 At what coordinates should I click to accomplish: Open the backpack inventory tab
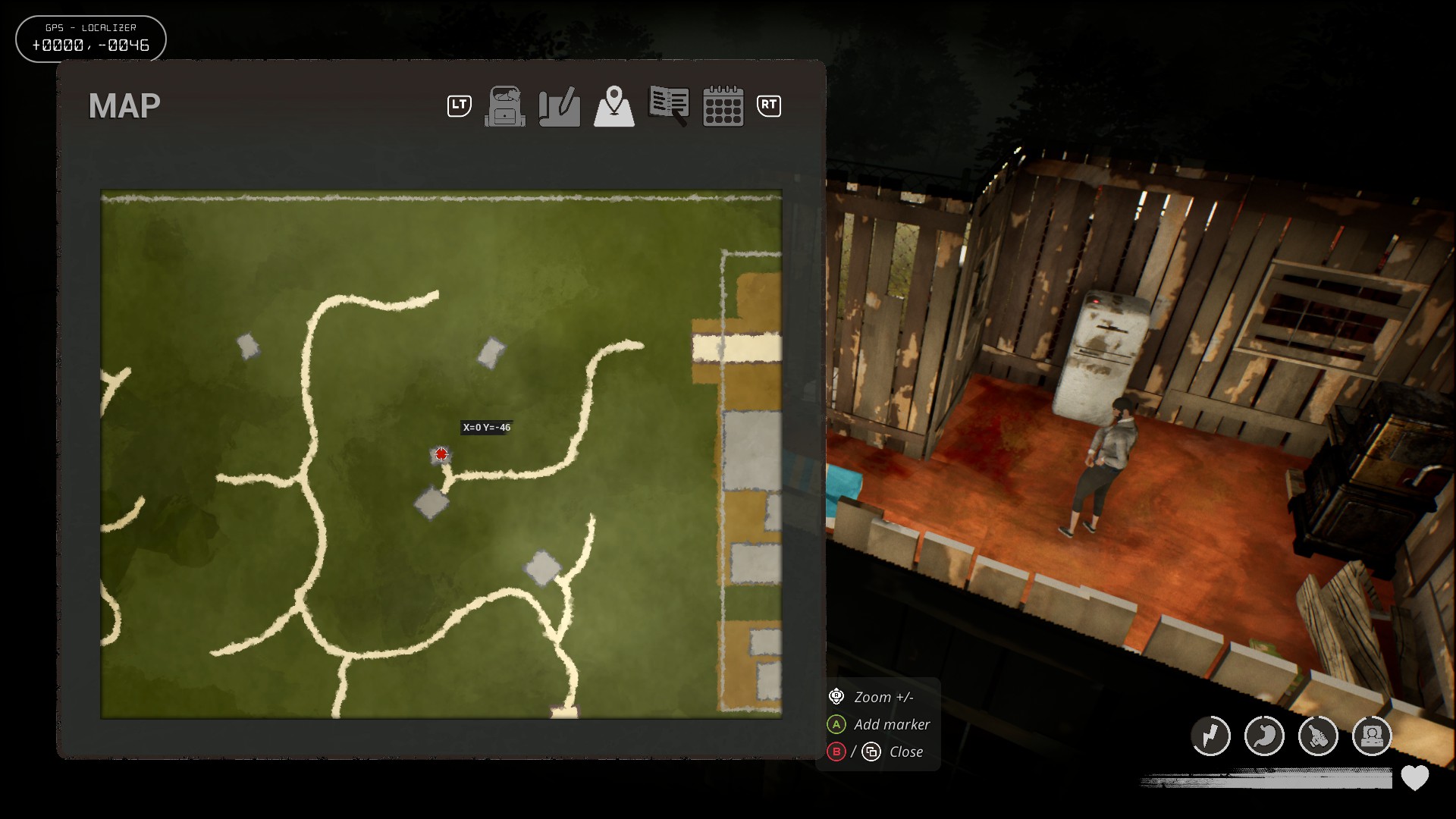coord(505,106)
